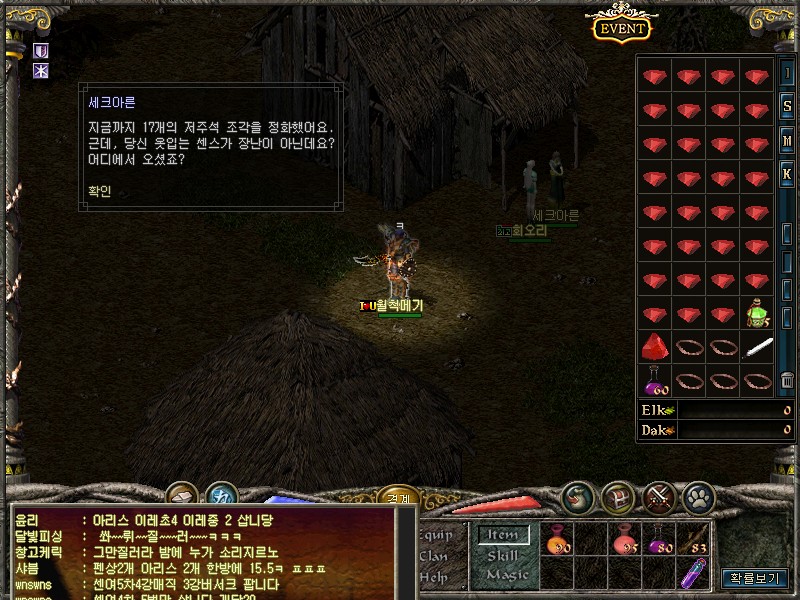Open the Equip menu
The image size is (800, 600).
(x=438, y=536)
